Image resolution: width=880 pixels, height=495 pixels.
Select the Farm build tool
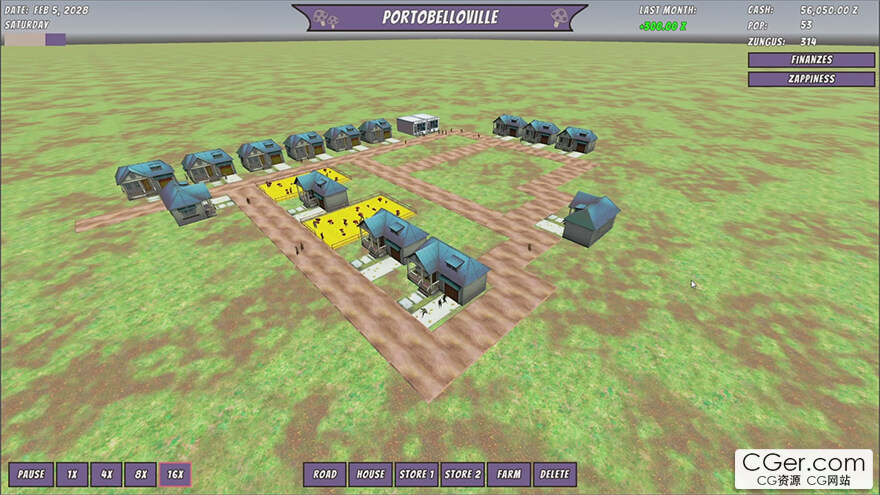click(509, 474)
